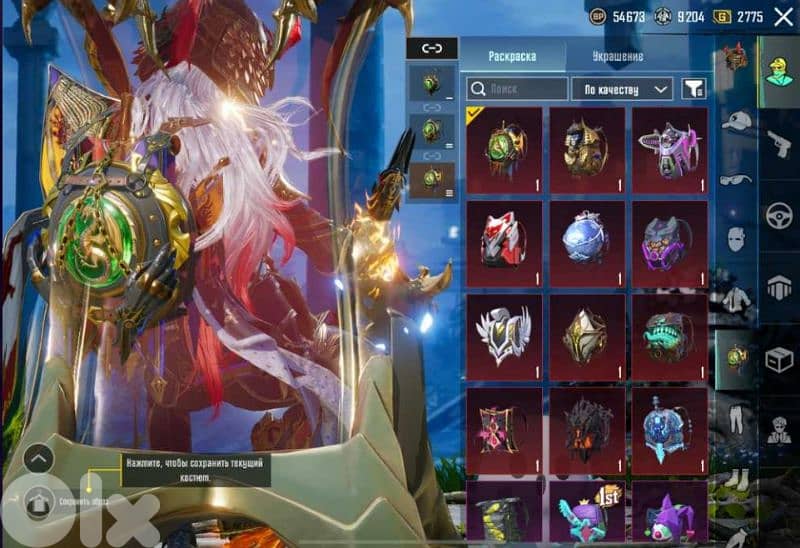Pick the blue globe backpack skin
This screenshot has height=548, width=800.
[586, 241]
